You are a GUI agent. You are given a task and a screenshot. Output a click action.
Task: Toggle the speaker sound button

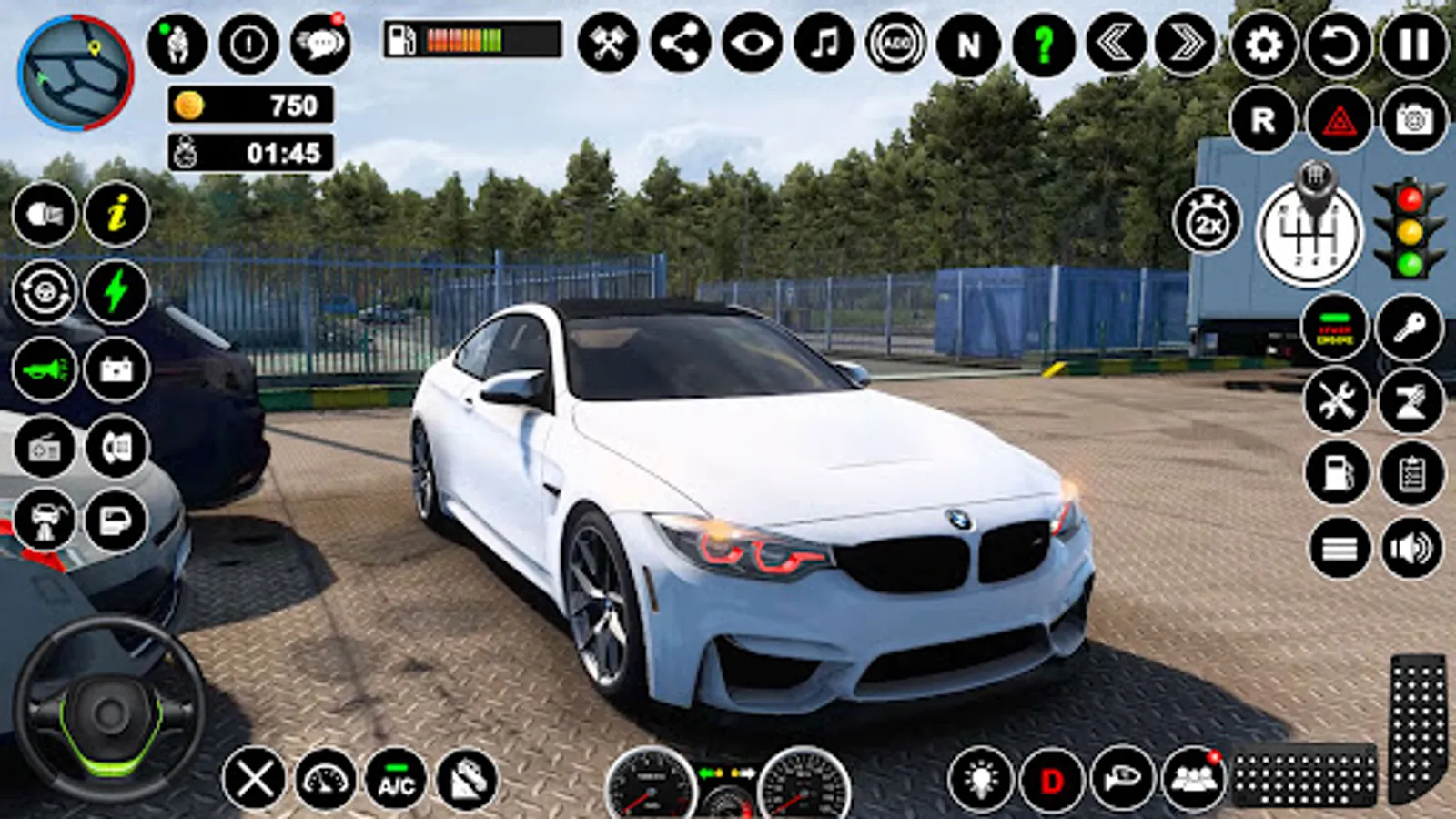pyautogui.click(x=1411, y=548)
